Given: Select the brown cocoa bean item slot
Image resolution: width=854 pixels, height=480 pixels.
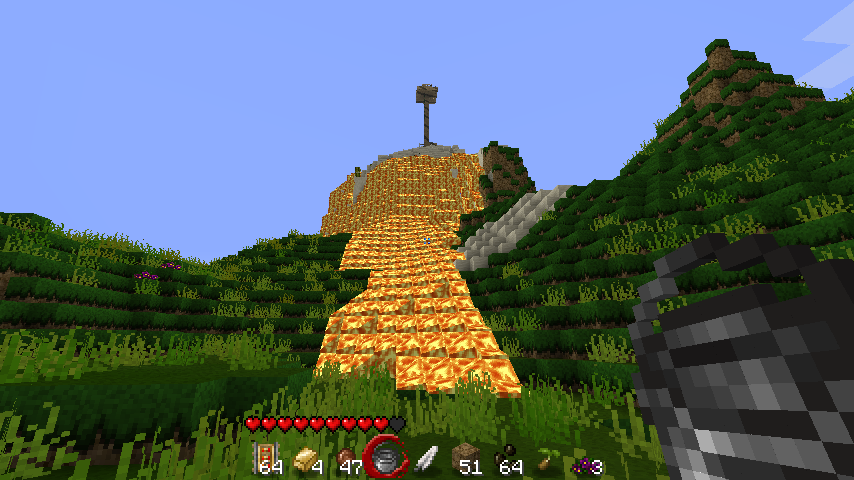Looking at the screenshot, I should pos(346,459).
